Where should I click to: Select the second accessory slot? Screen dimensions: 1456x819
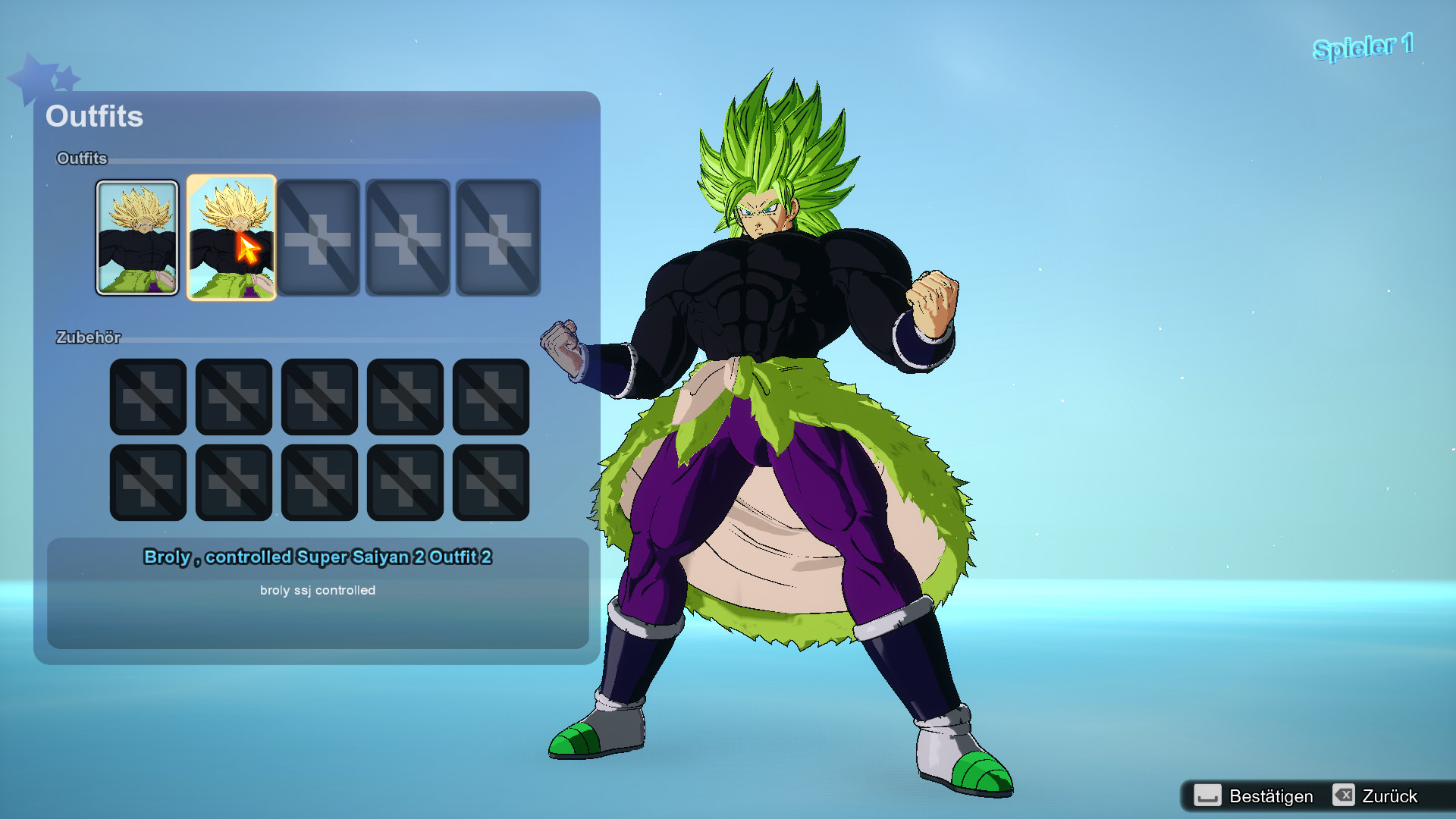(234, 397)
